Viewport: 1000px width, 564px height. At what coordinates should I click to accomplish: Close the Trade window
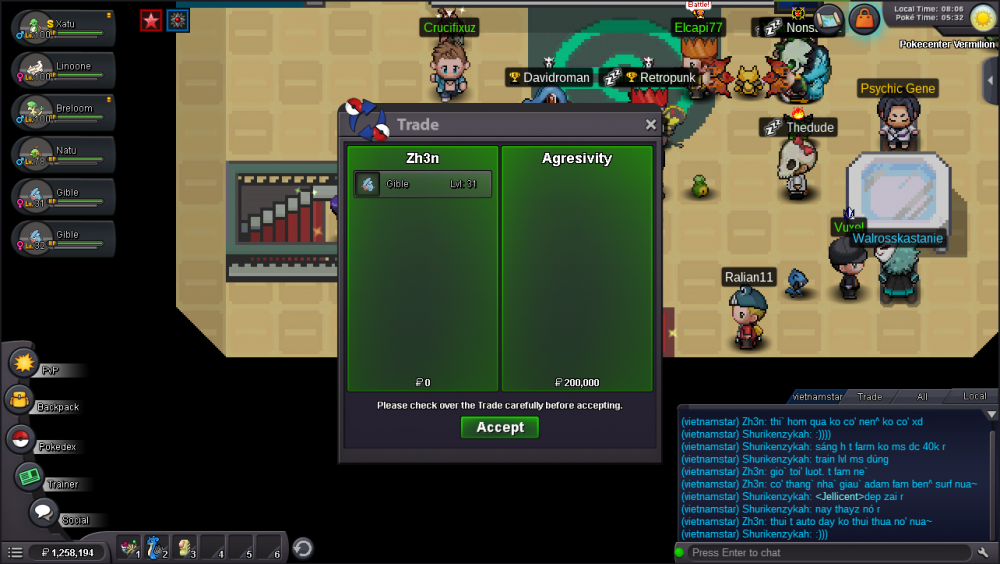pyautogui.click(x=651, y=125)
